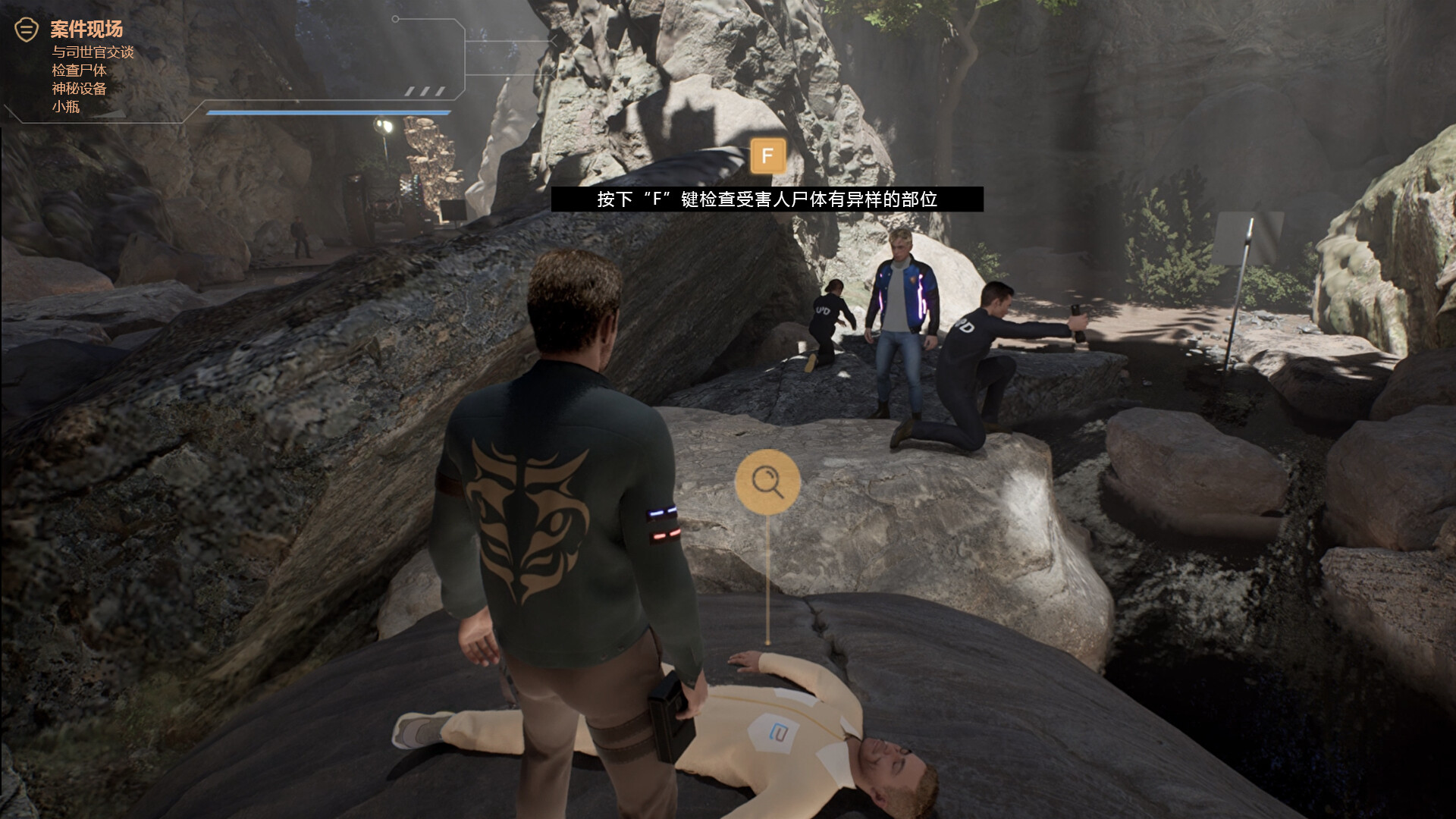Viewport: 1456px width, 819px height.
Task: Select the 检查尸体 objective entry
Action: [x=79, y=70]
